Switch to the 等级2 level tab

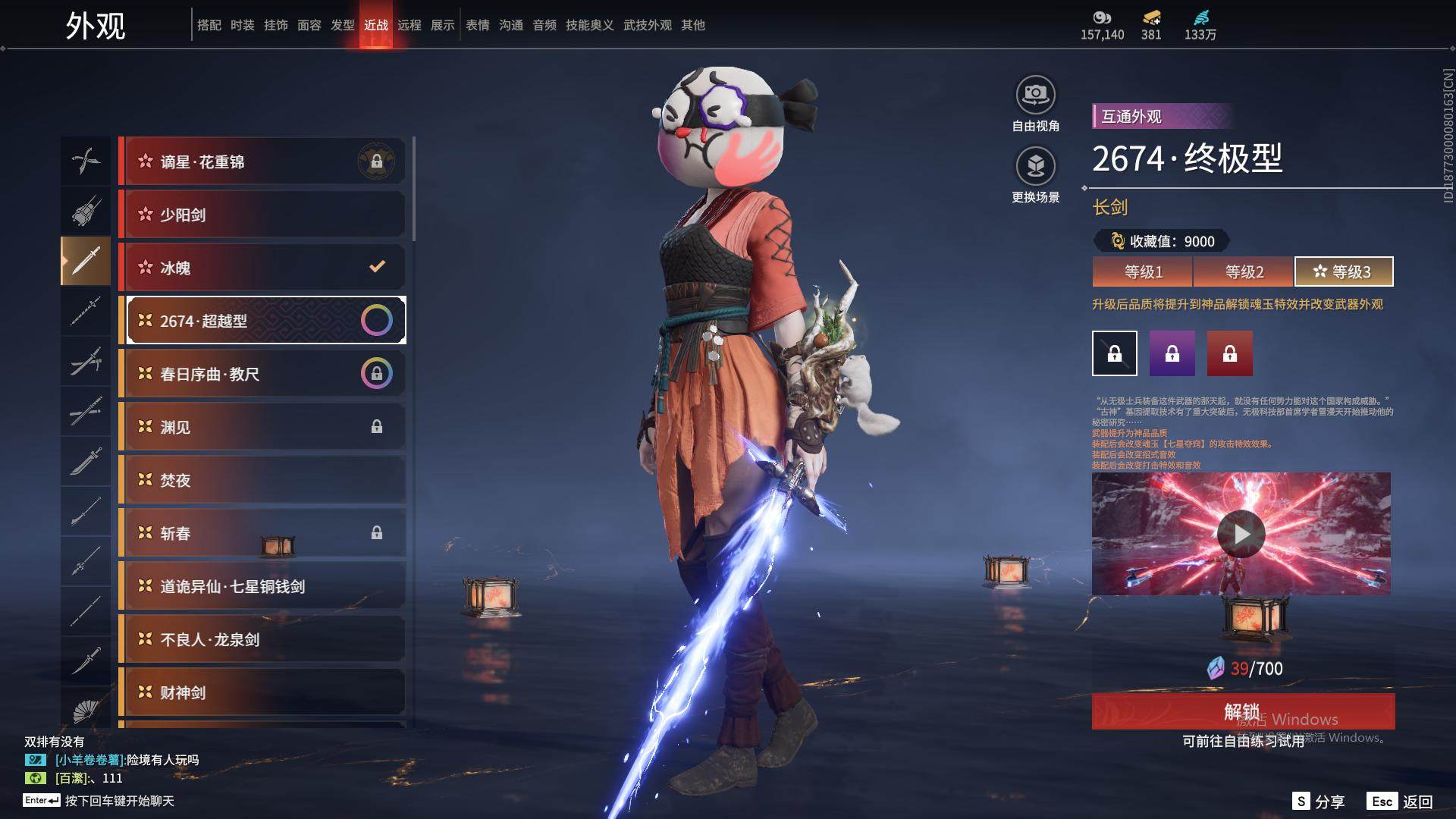(1244, 271)
